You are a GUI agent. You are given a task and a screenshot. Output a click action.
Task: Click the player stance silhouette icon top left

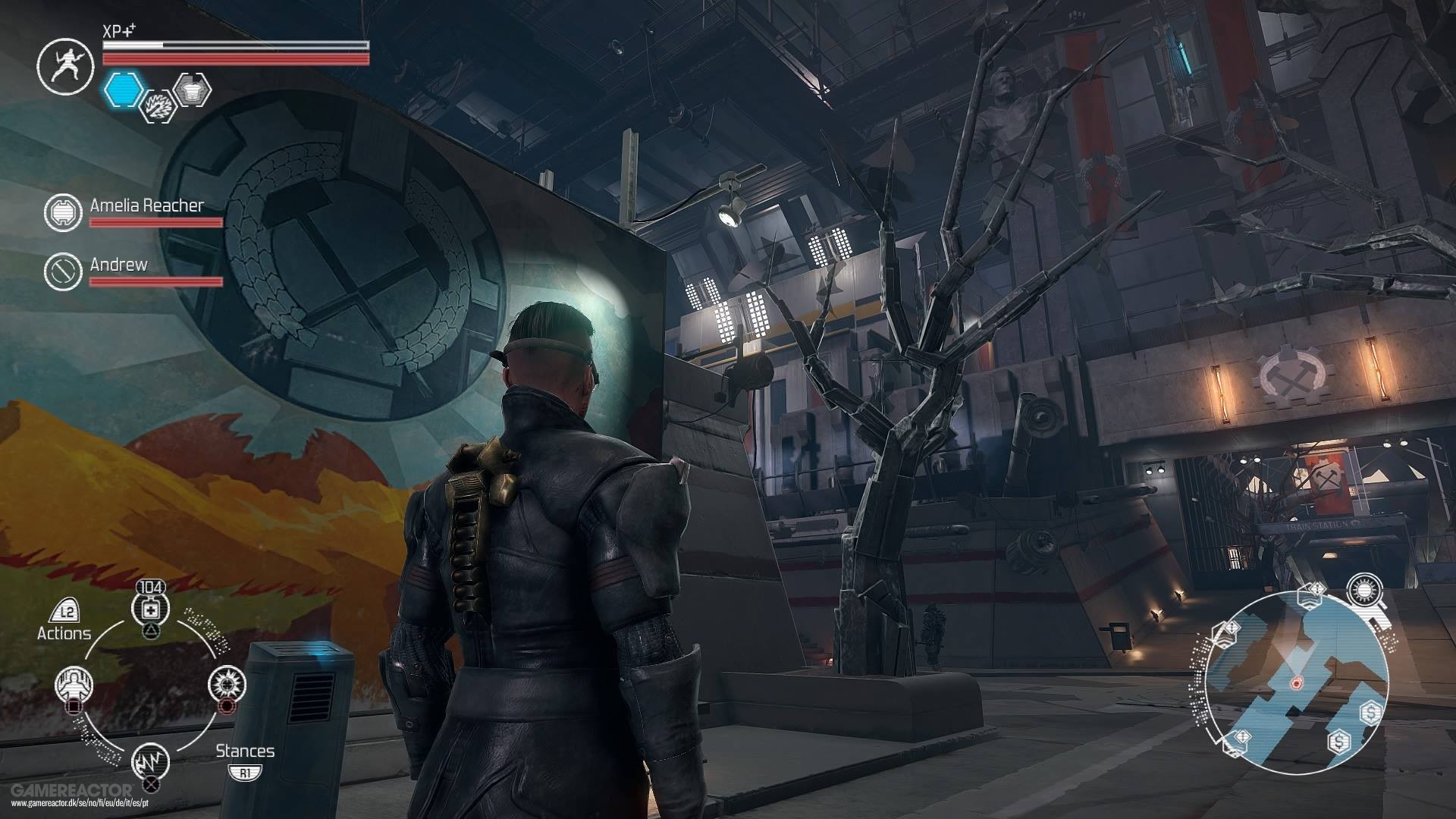(65, 67)
